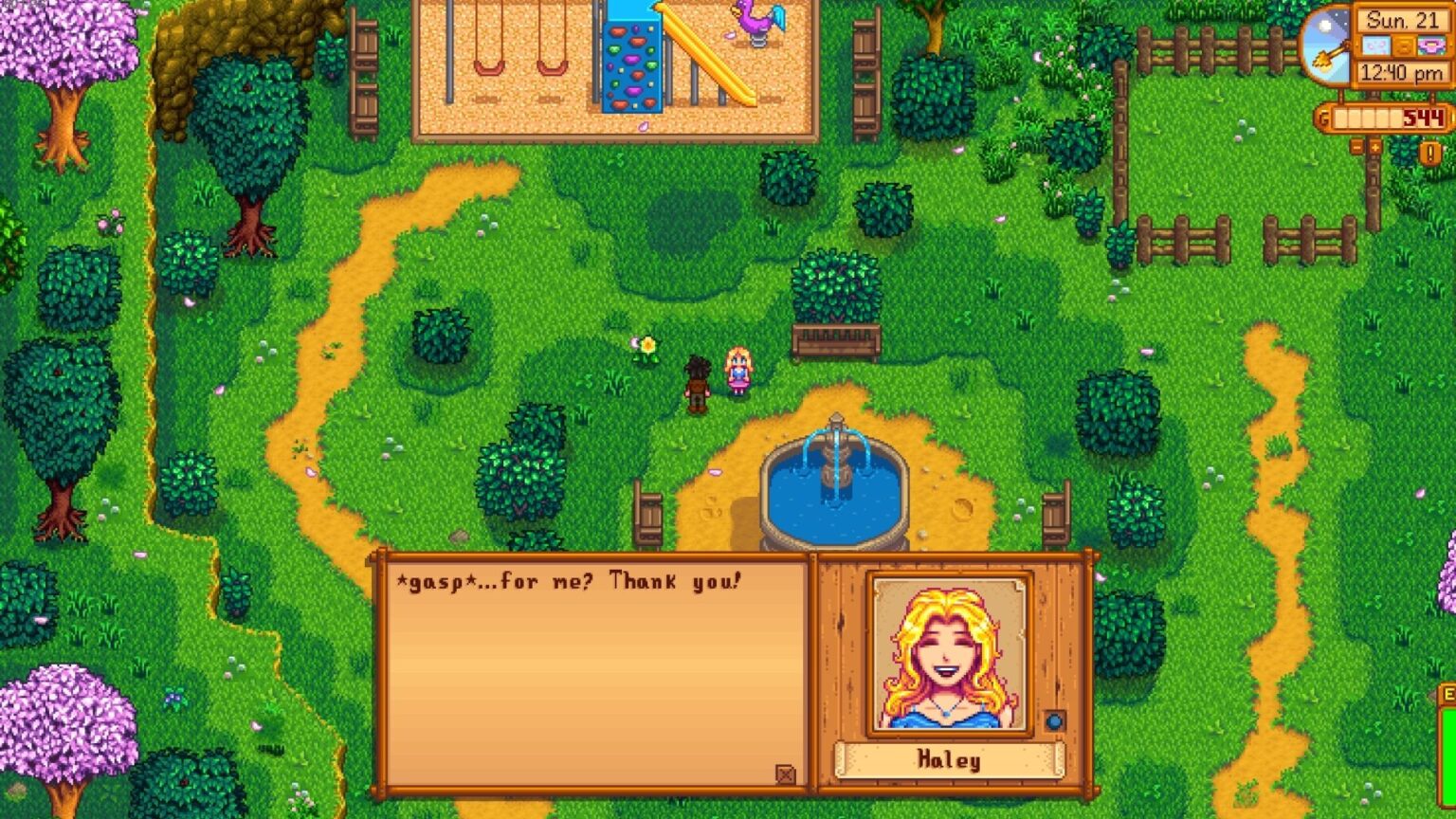Zoom out using the minus button

pos(1357,146)
